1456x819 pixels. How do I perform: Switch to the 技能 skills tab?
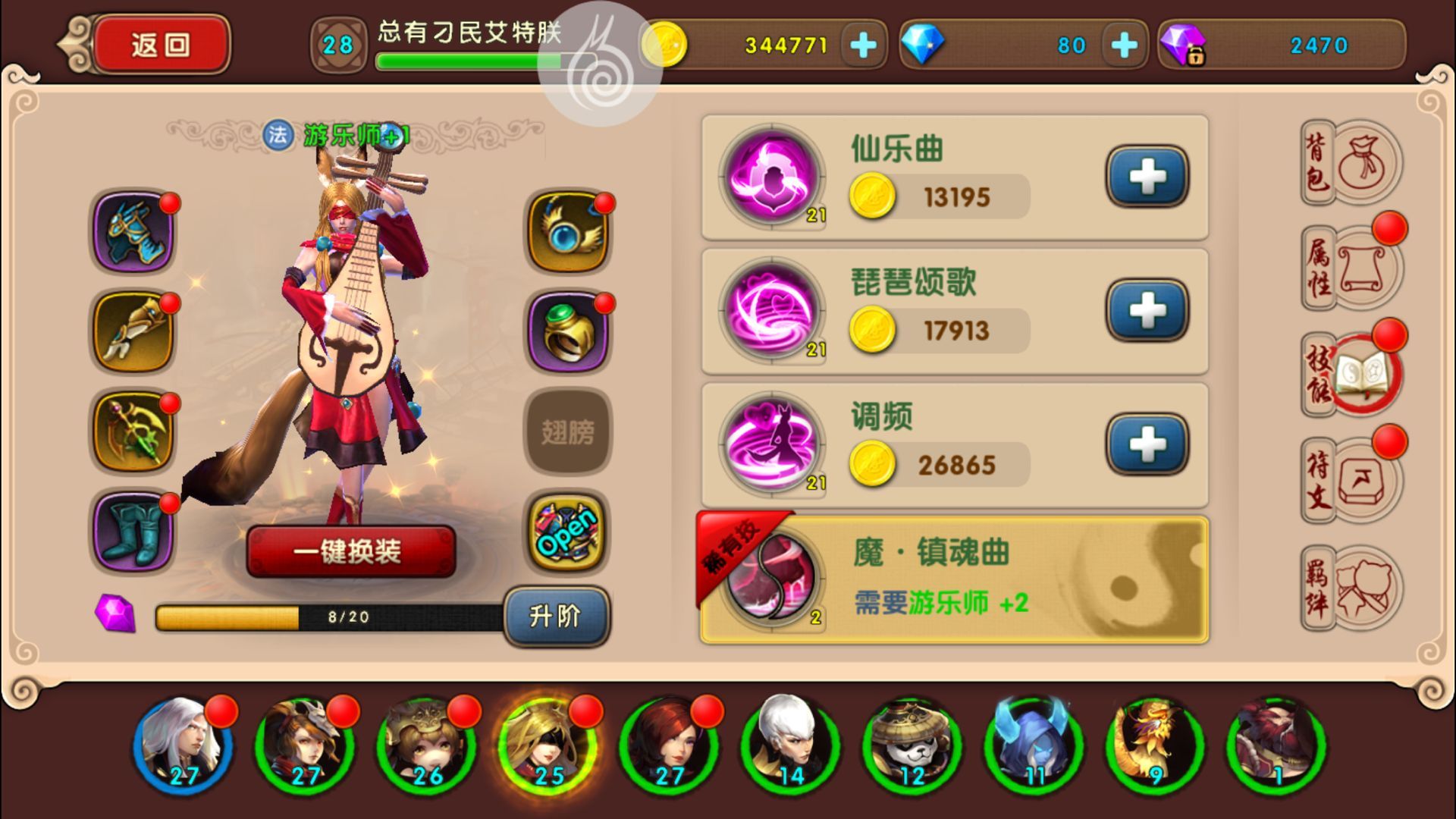1352,374
